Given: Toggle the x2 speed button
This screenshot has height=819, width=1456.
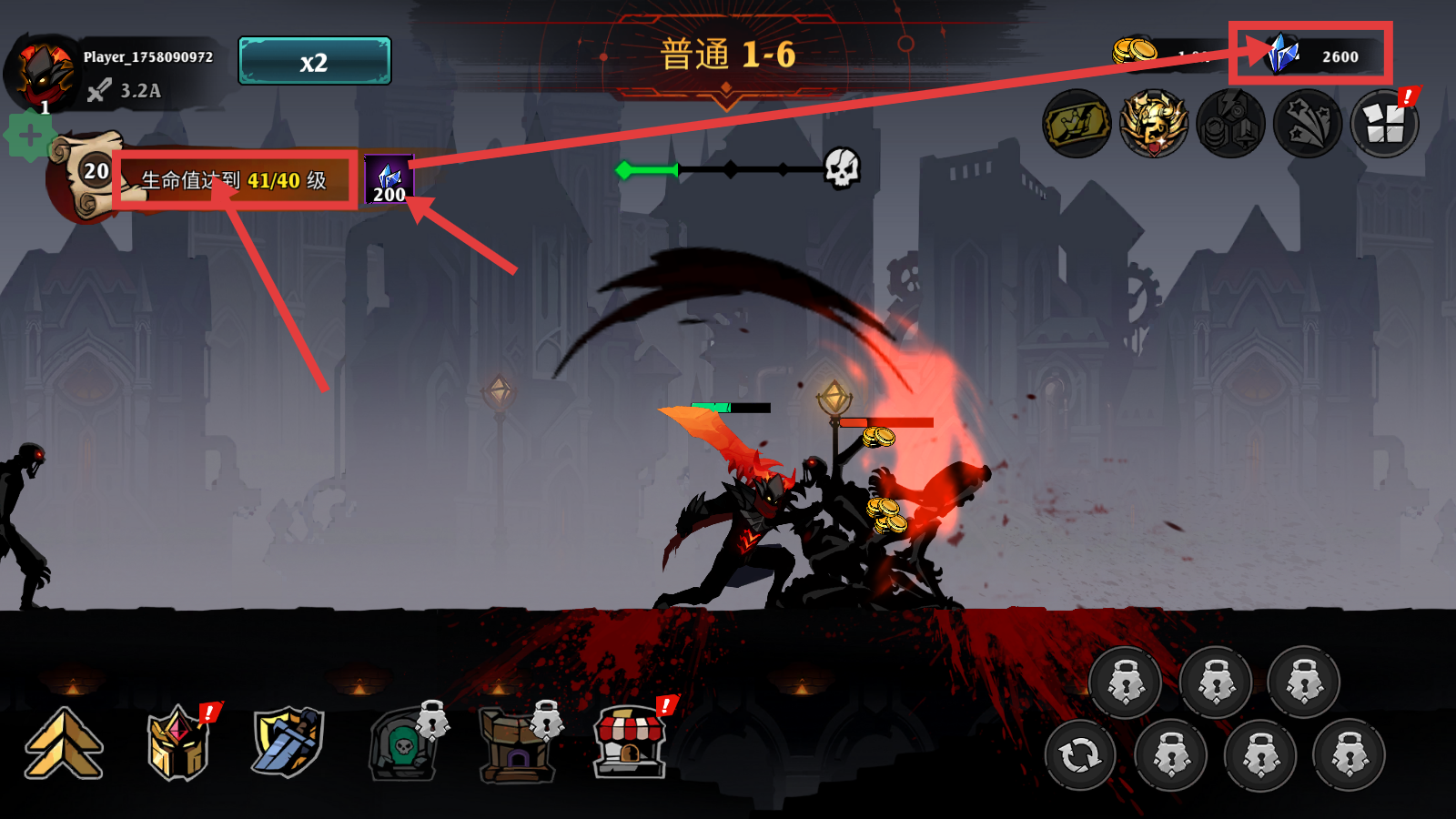Looking at the screenshot, I should (314, 61).
